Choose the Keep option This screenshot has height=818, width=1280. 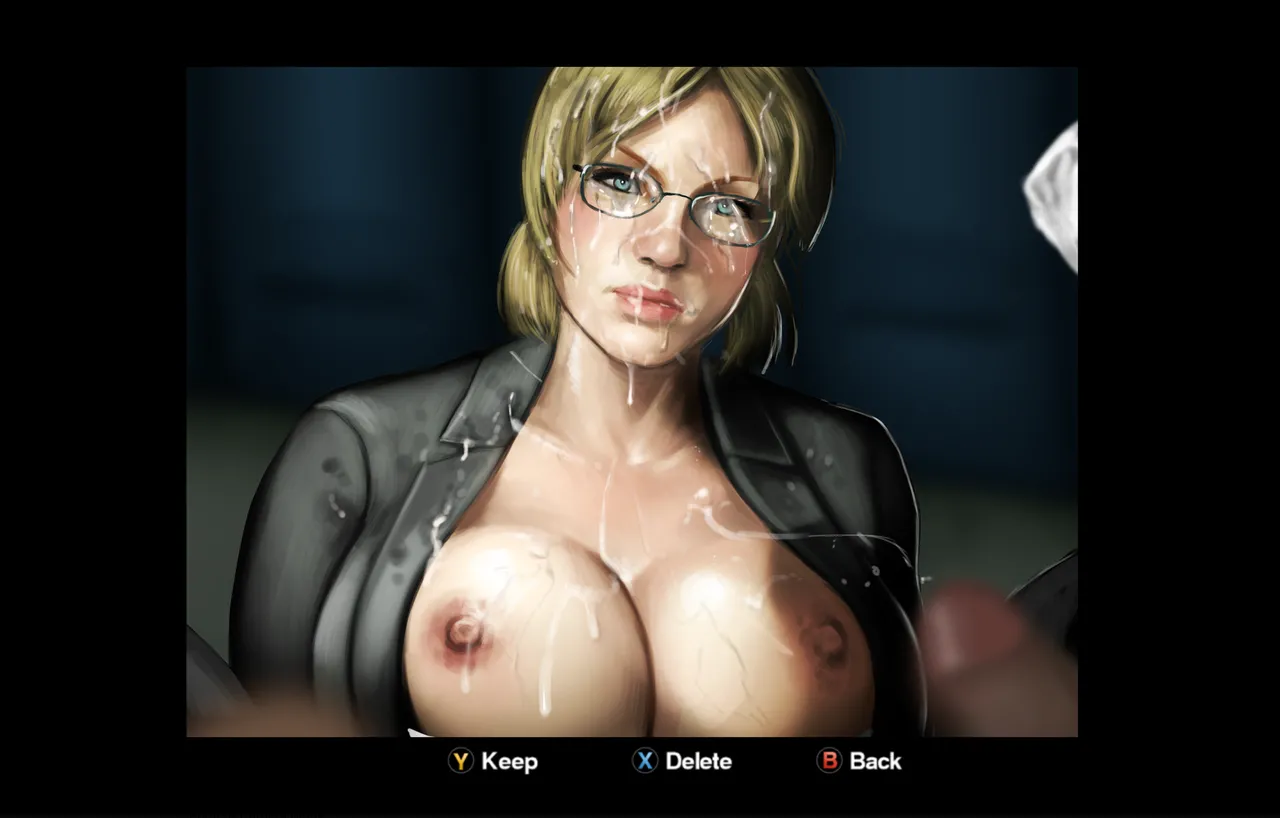[x=492, y=761]
